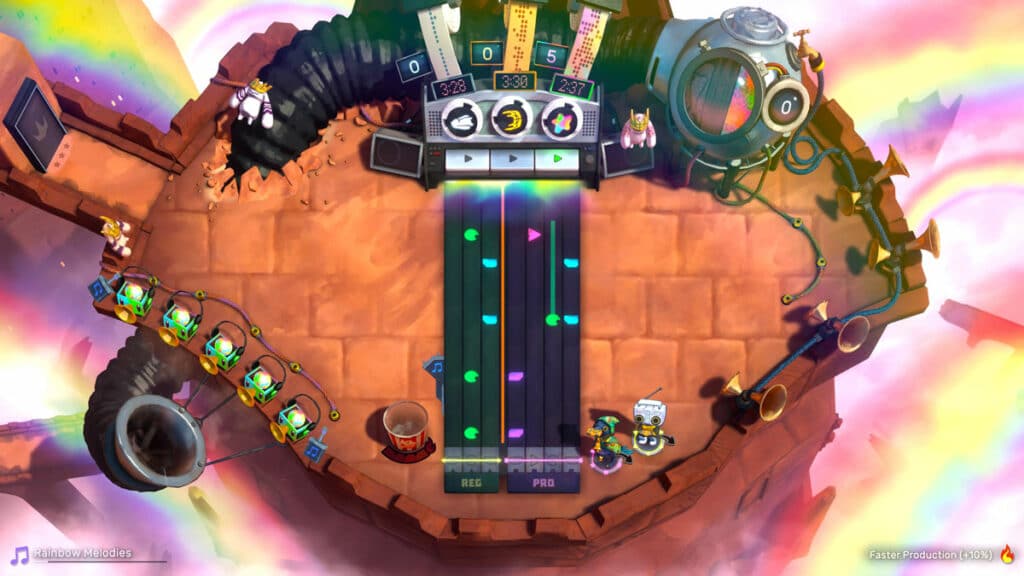Screen dimensions: 1024x576
Task: Click the Rainbow Melodies music note icon
Action: pyautogui.click(x=19, y=554)
